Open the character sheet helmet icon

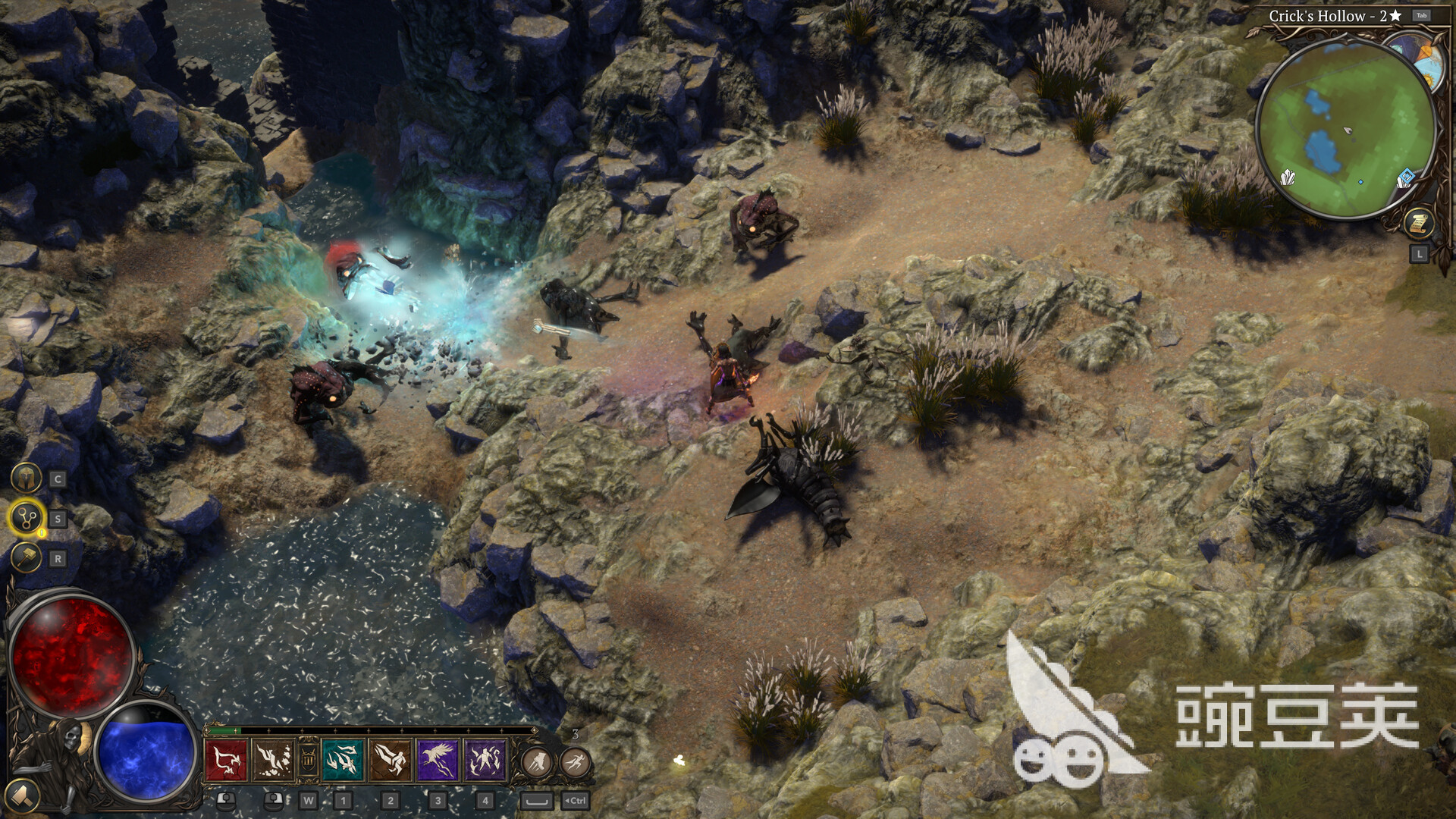click(26, 479)
